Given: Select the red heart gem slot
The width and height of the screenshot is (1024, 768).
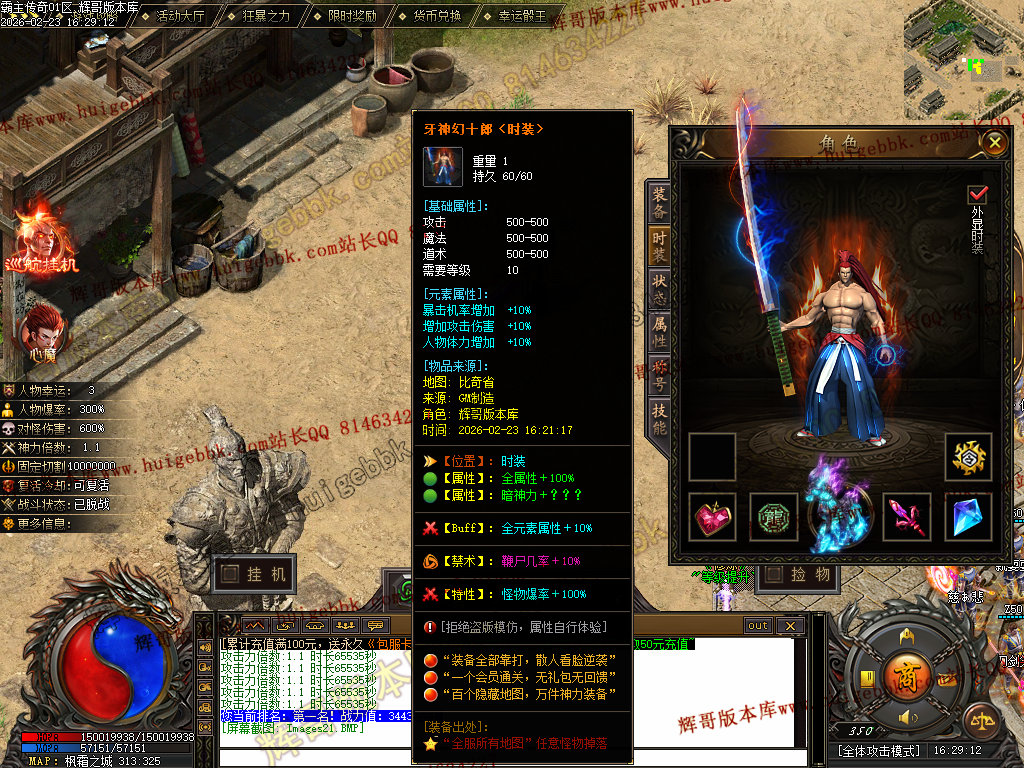Looking at the screenshot, I should pyautogui.click(x=712, y=517).
